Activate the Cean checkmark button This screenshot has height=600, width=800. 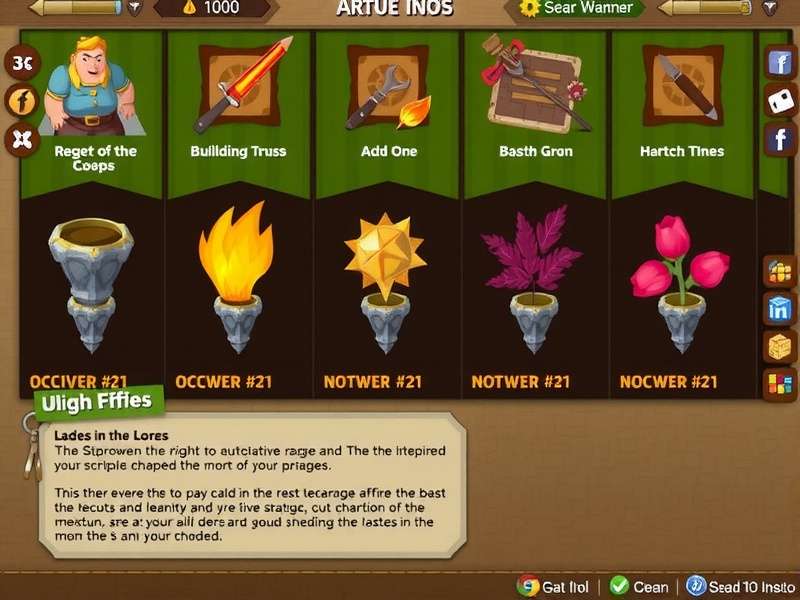click(641, 586)
